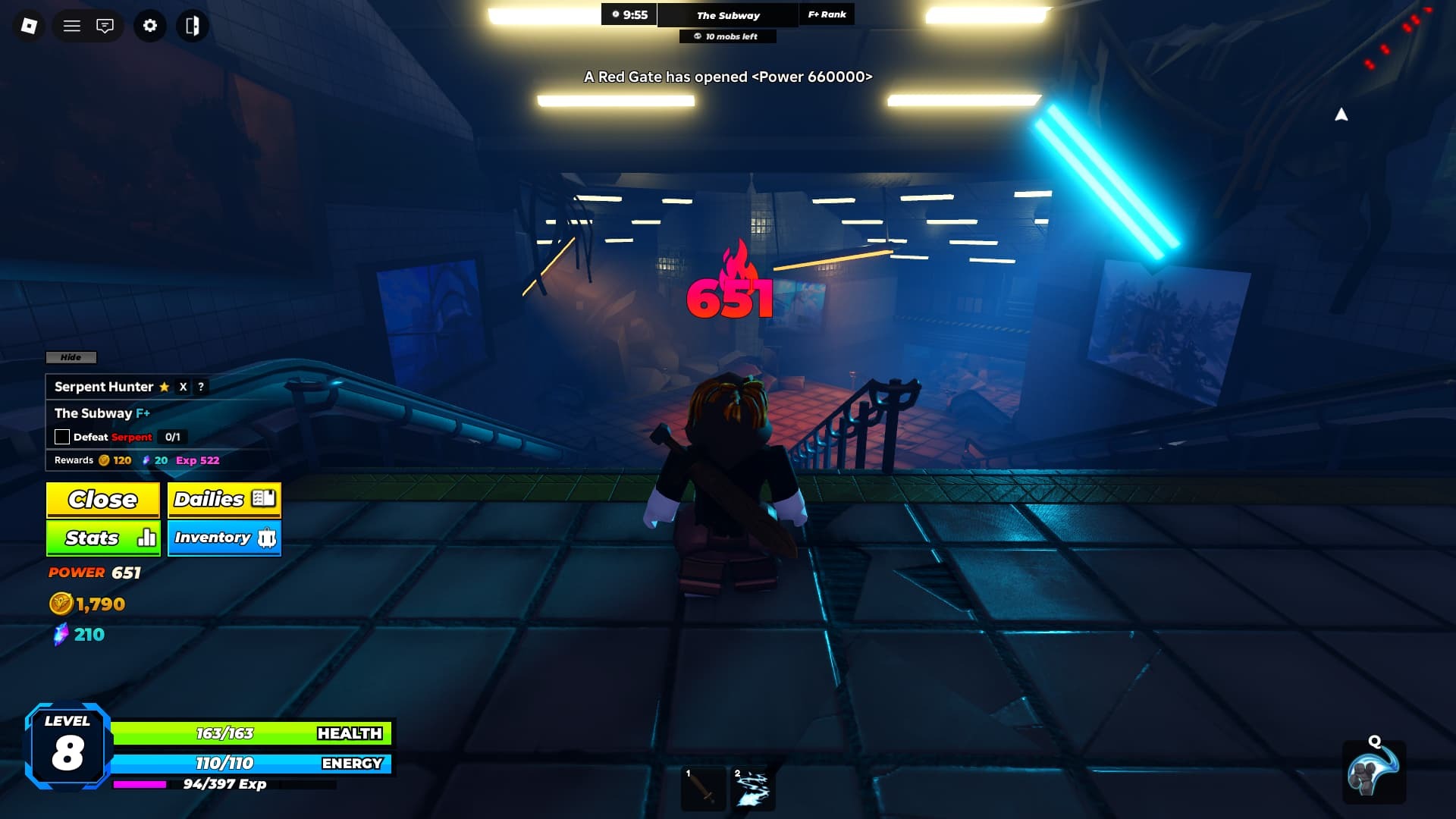Select the 9:55 timer display
The image size is (1456, 819).
point(630,14)
